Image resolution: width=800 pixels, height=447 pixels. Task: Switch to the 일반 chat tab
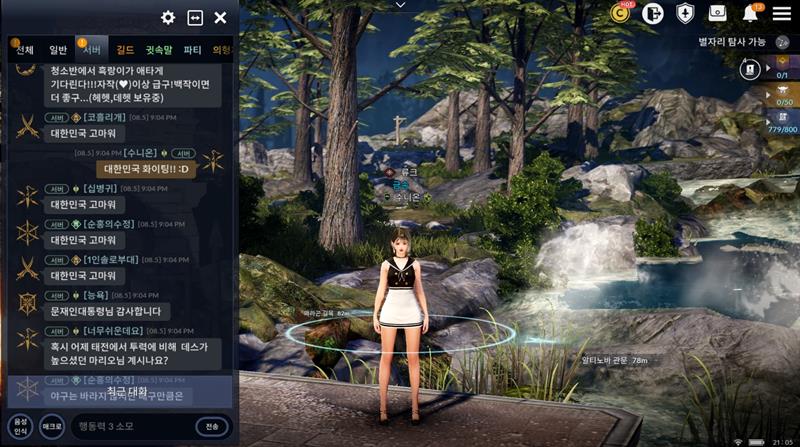[58, 50]
